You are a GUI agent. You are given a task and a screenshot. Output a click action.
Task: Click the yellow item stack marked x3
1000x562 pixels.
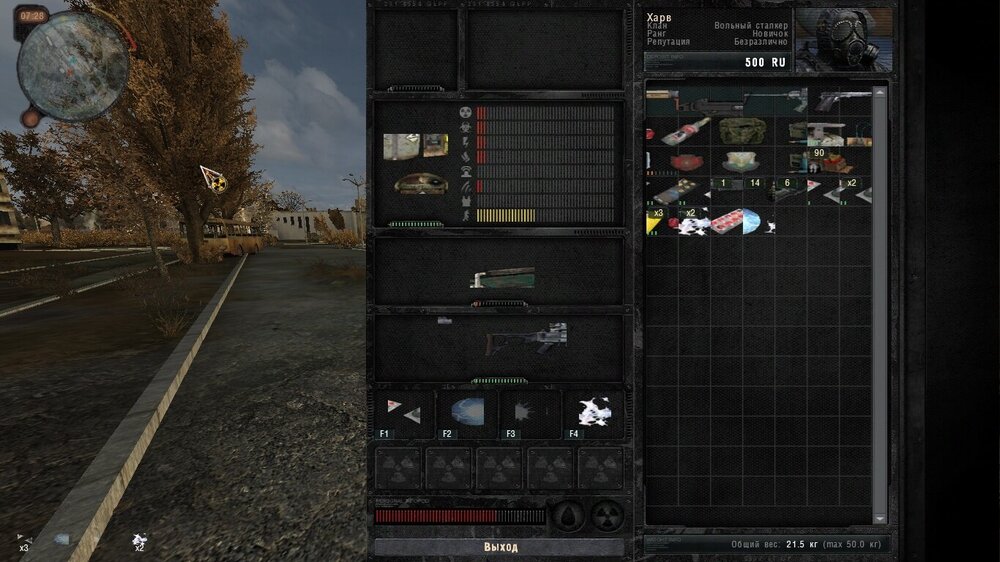657,221
